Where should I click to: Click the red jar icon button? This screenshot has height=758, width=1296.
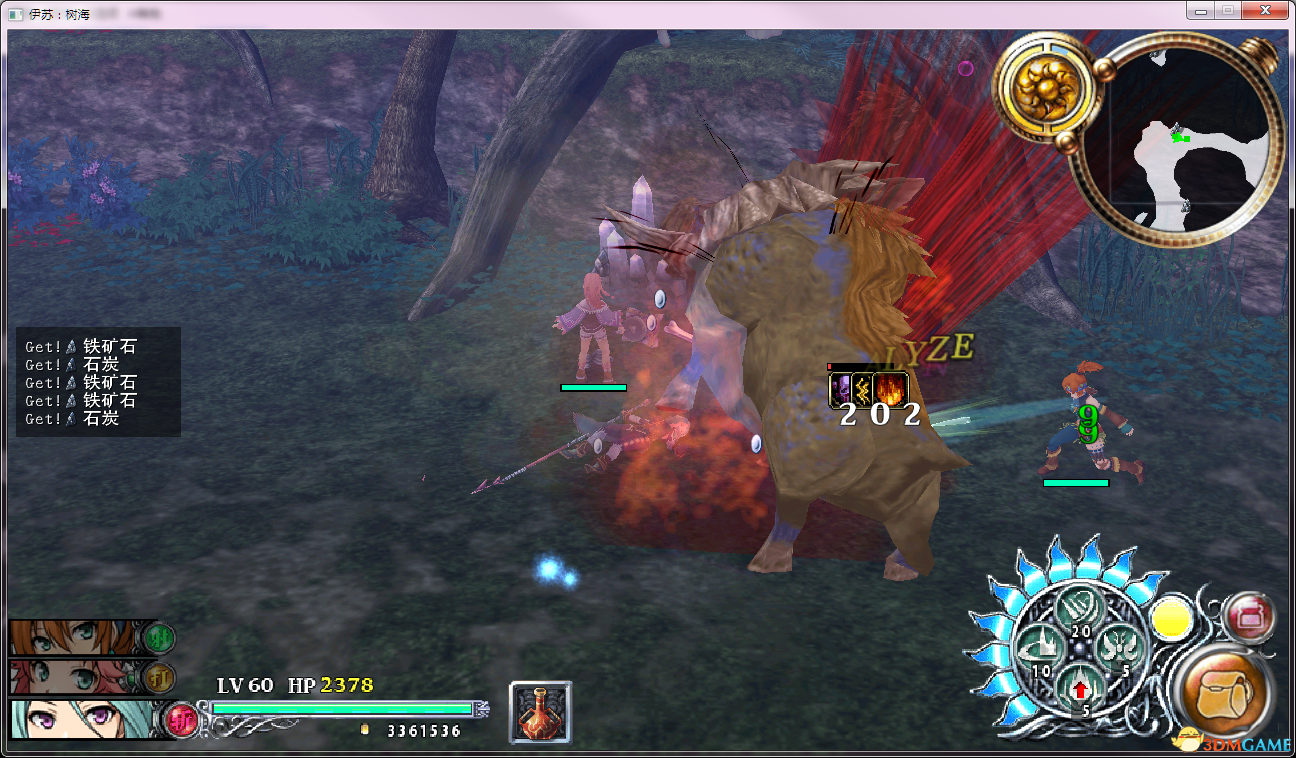(x=1247, y=617)
